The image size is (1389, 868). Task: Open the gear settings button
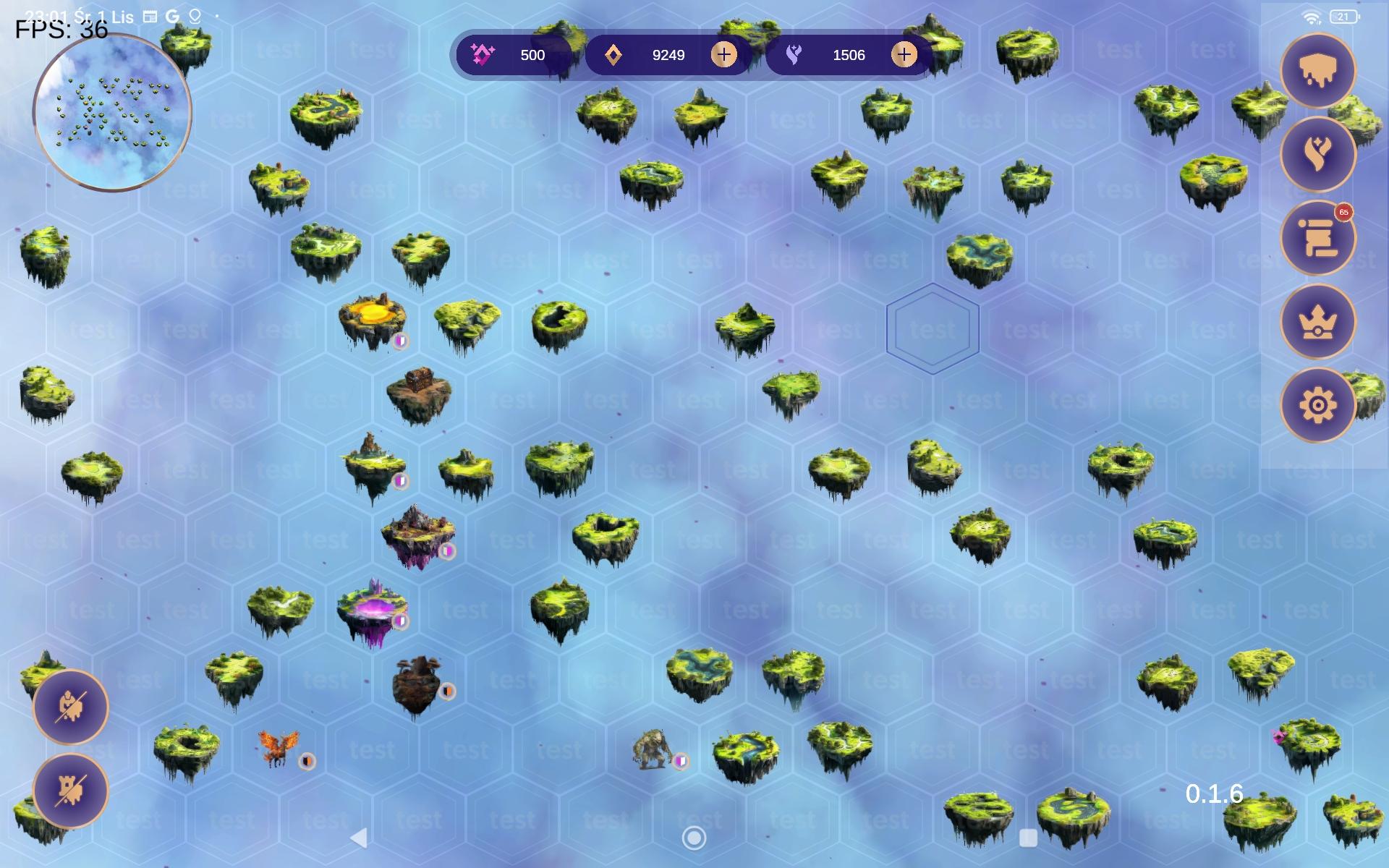point(1317,405)
